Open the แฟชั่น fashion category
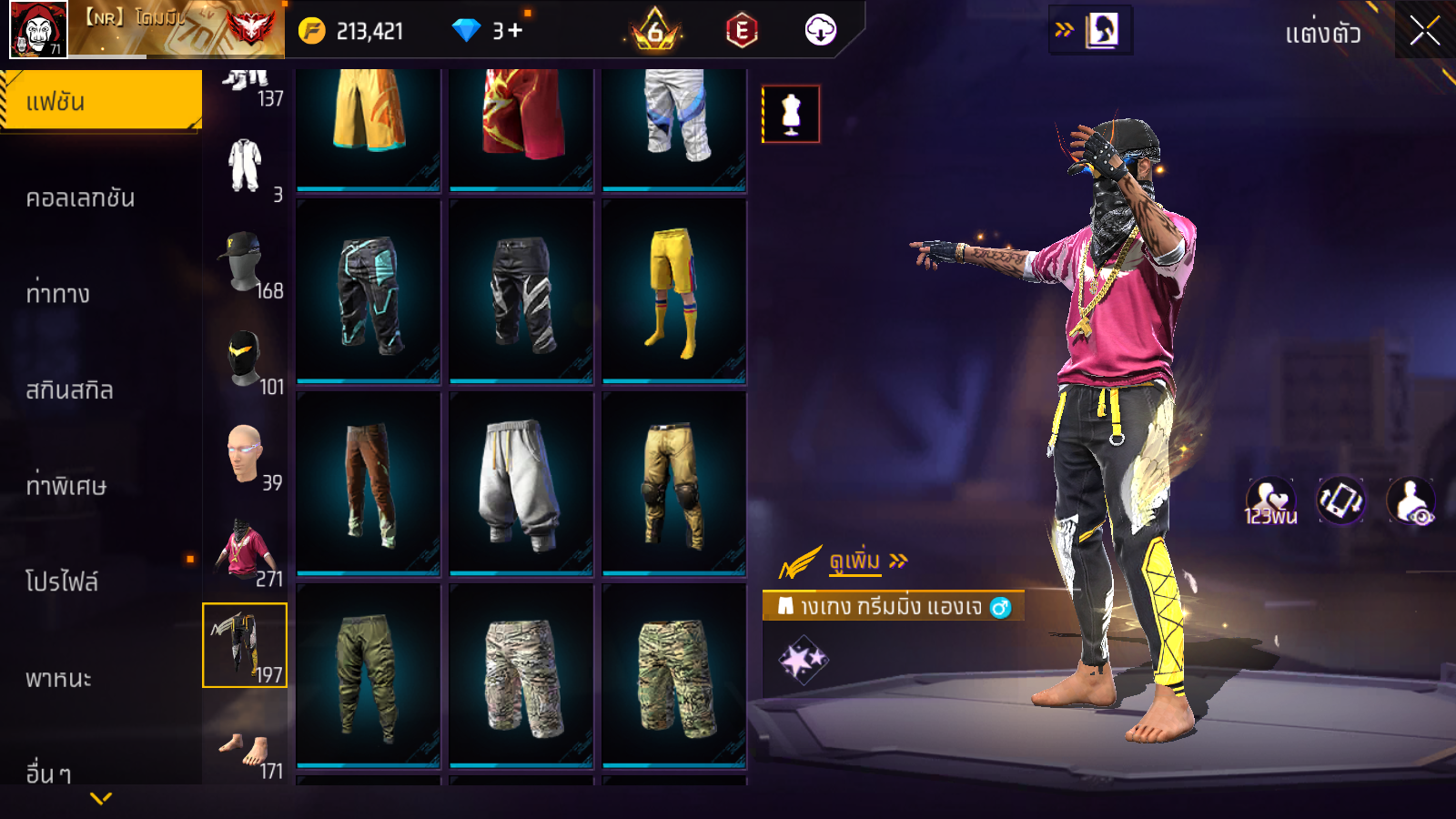This screenshot has width=1456, height=819. tap(100, 101)
